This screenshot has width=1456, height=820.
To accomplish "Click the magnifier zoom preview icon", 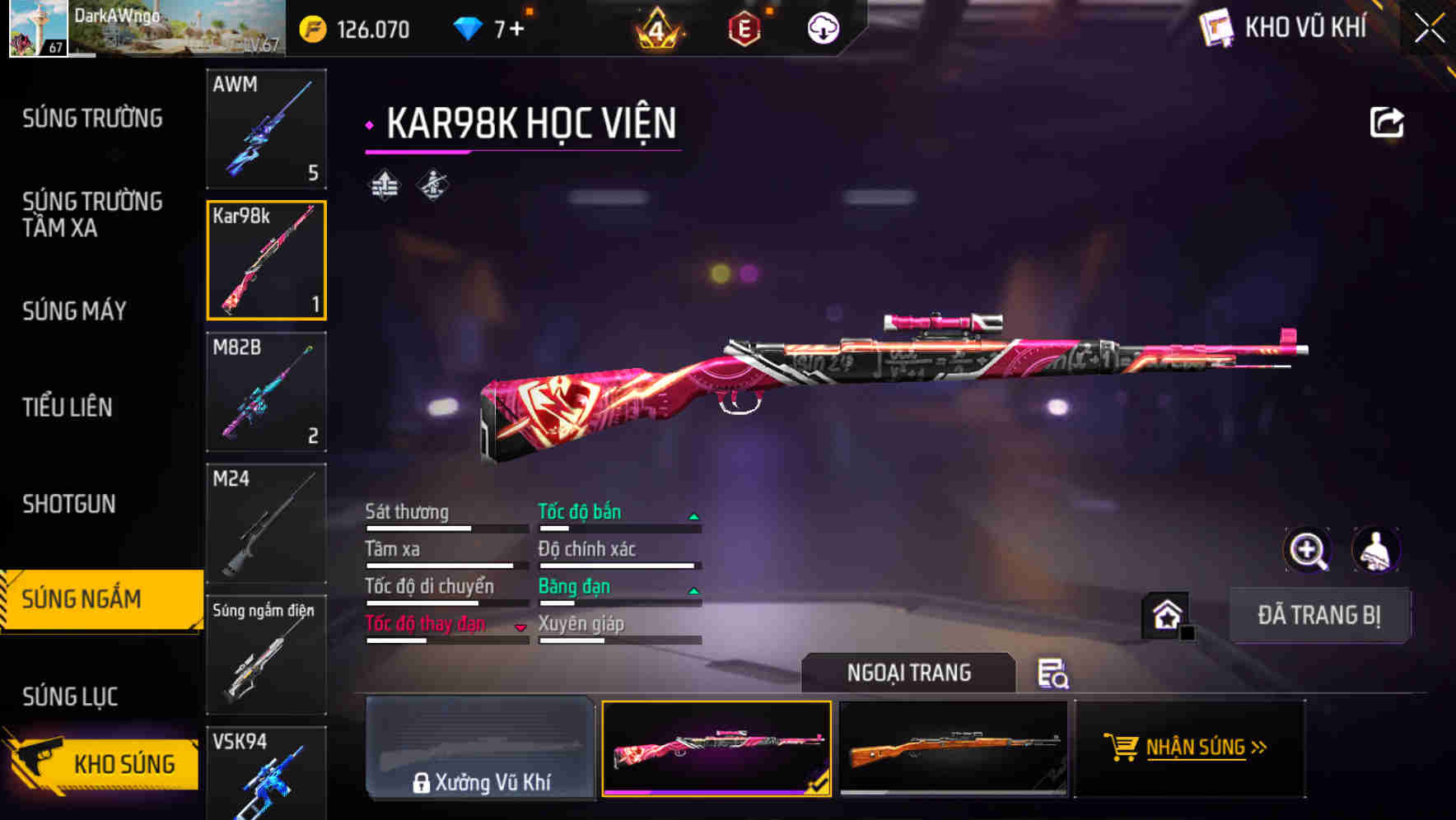I will click(1309, 549).
